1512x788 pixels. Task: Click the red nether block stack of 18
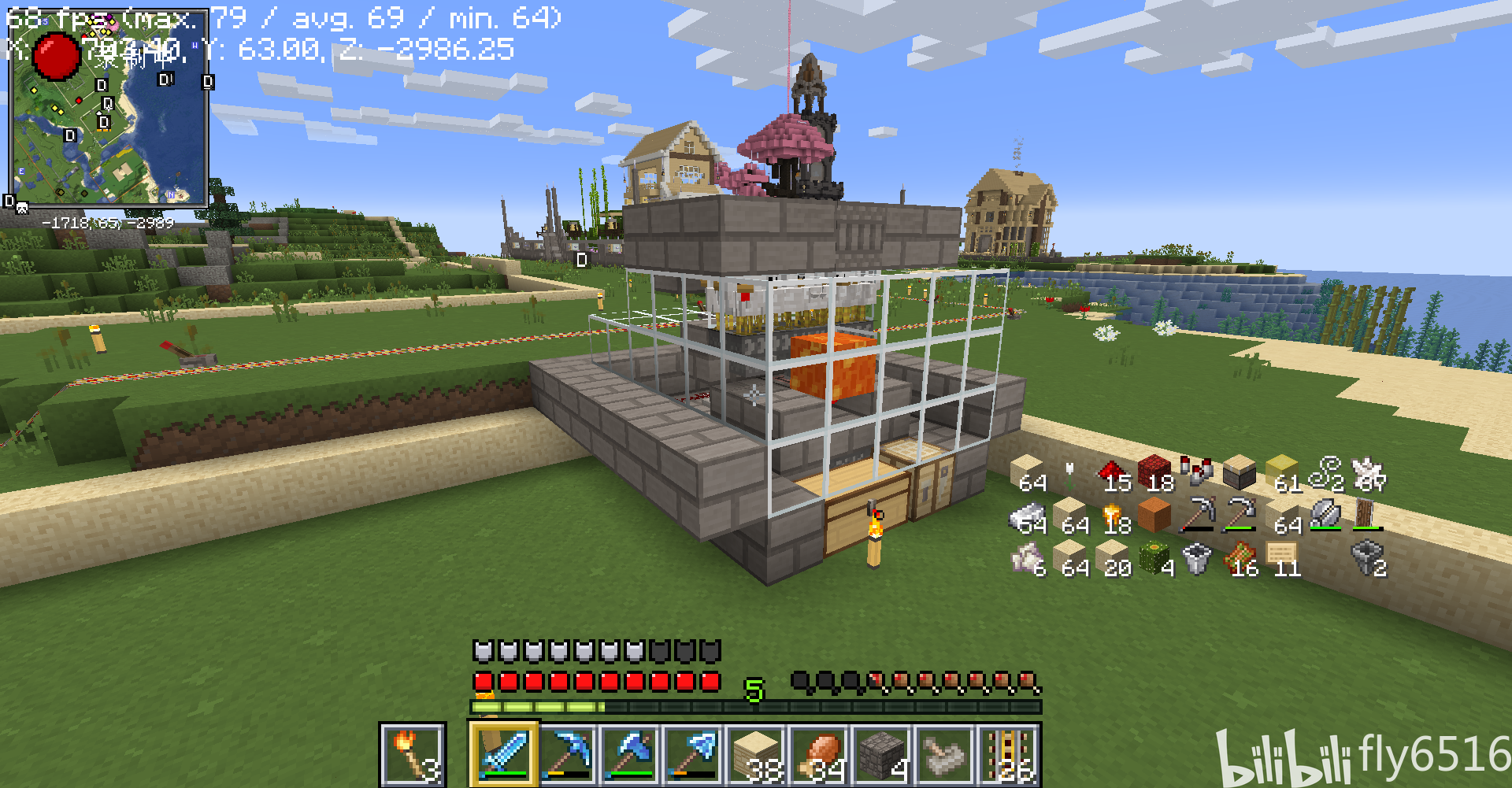[x=1155, y=473]
